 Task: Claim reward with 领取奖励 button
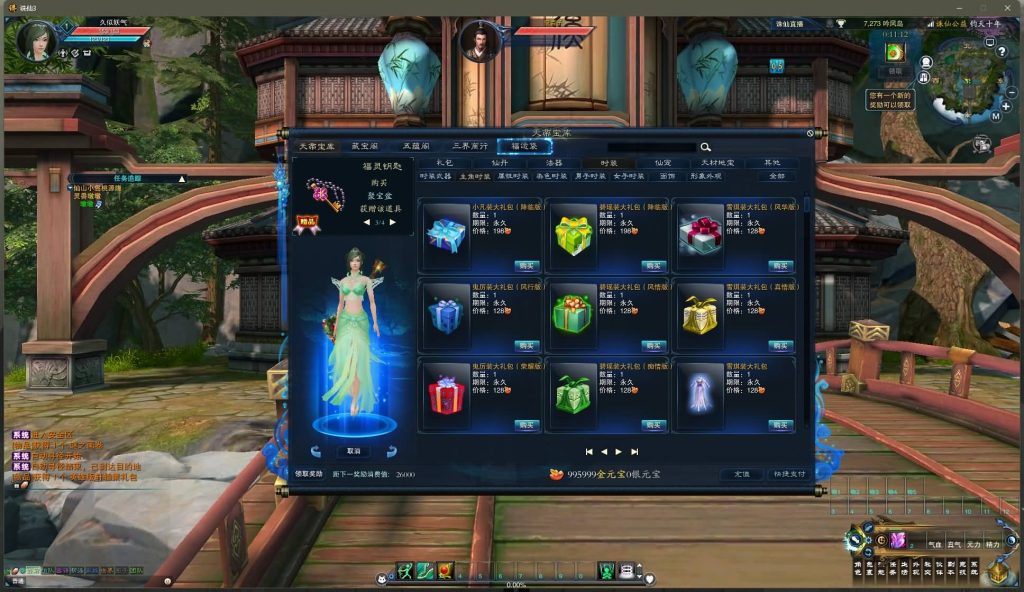coord(309,474)
